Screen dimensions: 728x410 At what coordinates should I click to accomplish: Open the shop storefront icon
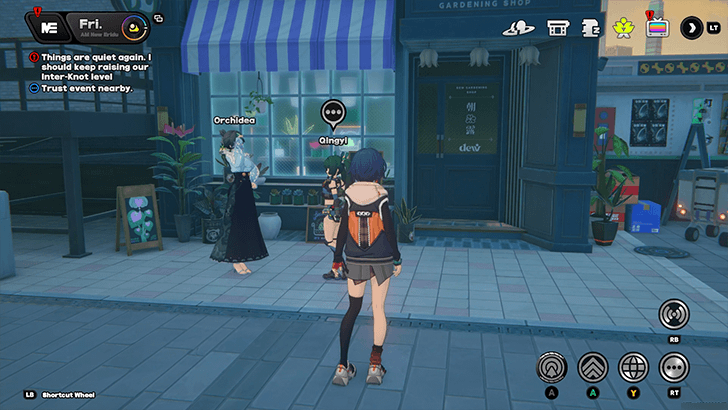pos(558,28)
